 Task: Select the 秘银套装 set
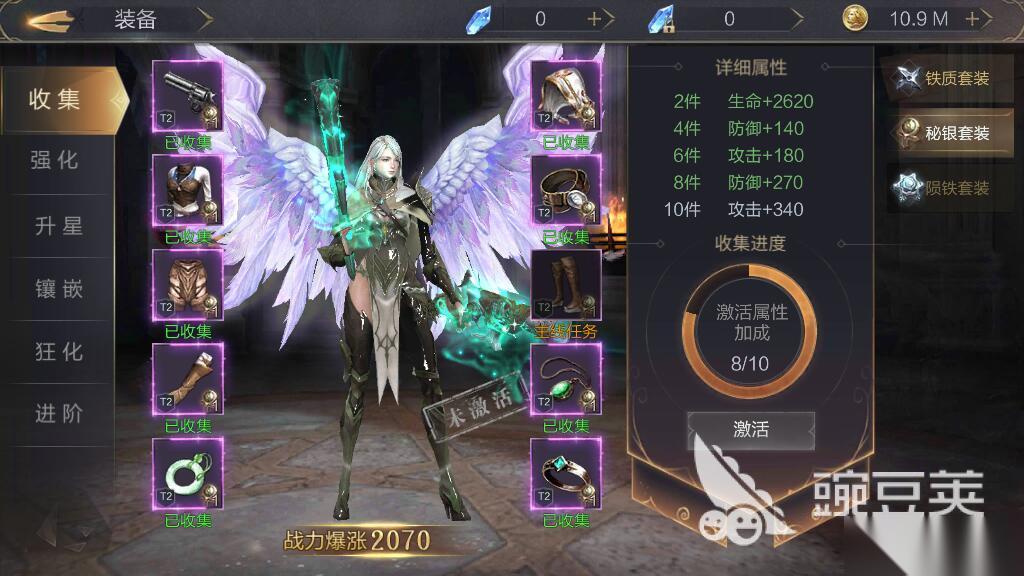947,133
